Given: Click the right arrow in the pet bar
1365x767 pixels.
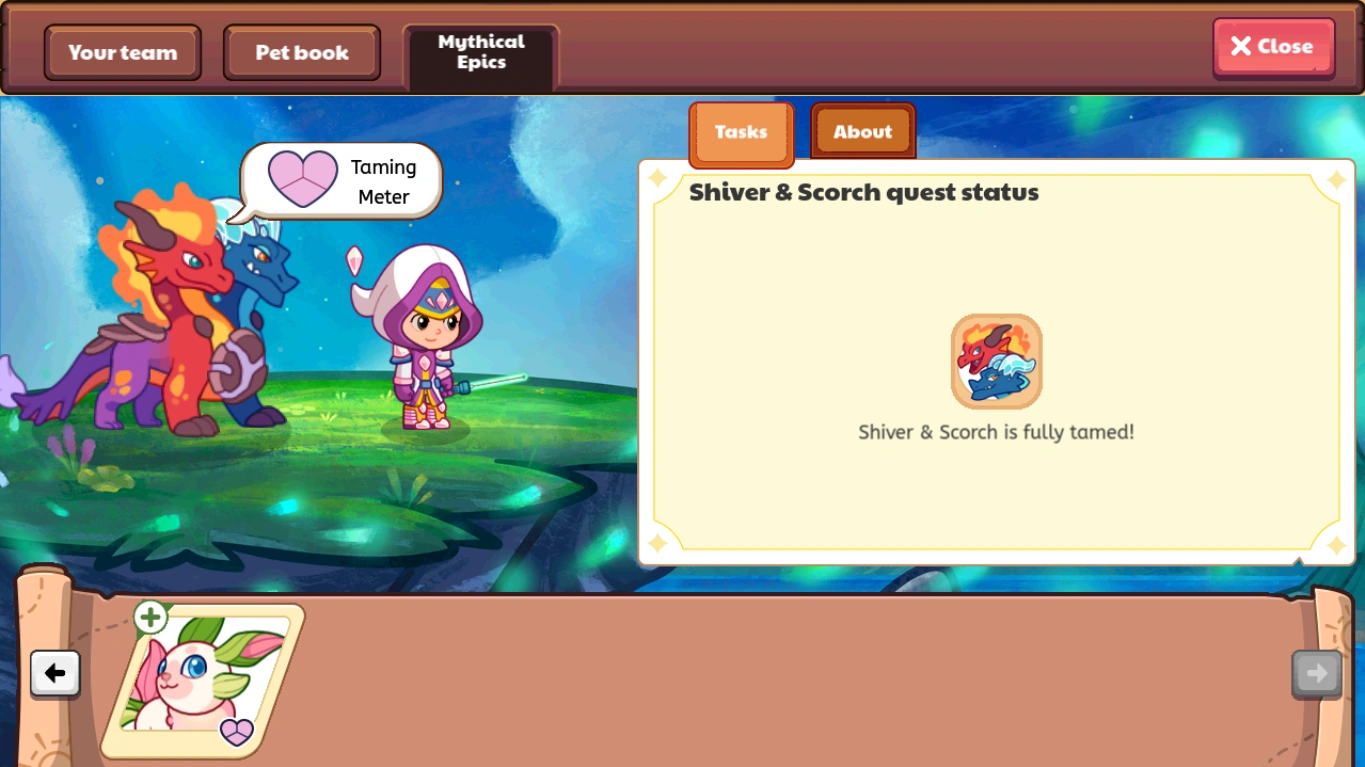Looking at the screenshot, I should point(1316,672).
